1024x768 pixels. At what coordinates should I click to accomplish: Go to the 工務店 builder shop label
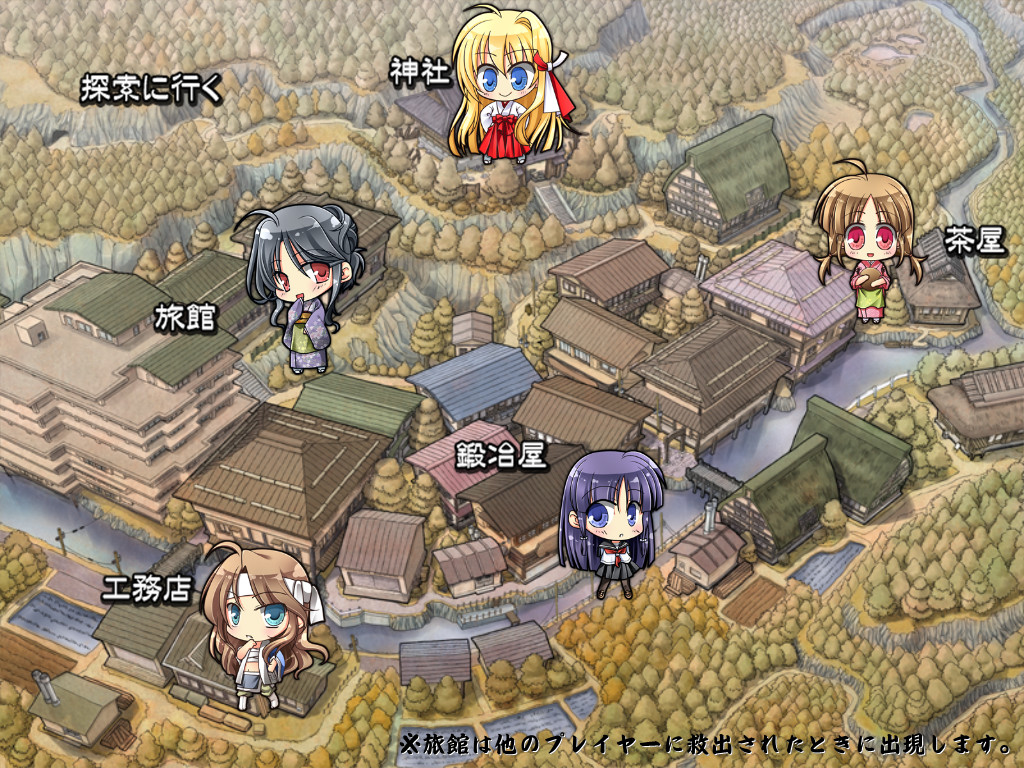coord(146,588)
